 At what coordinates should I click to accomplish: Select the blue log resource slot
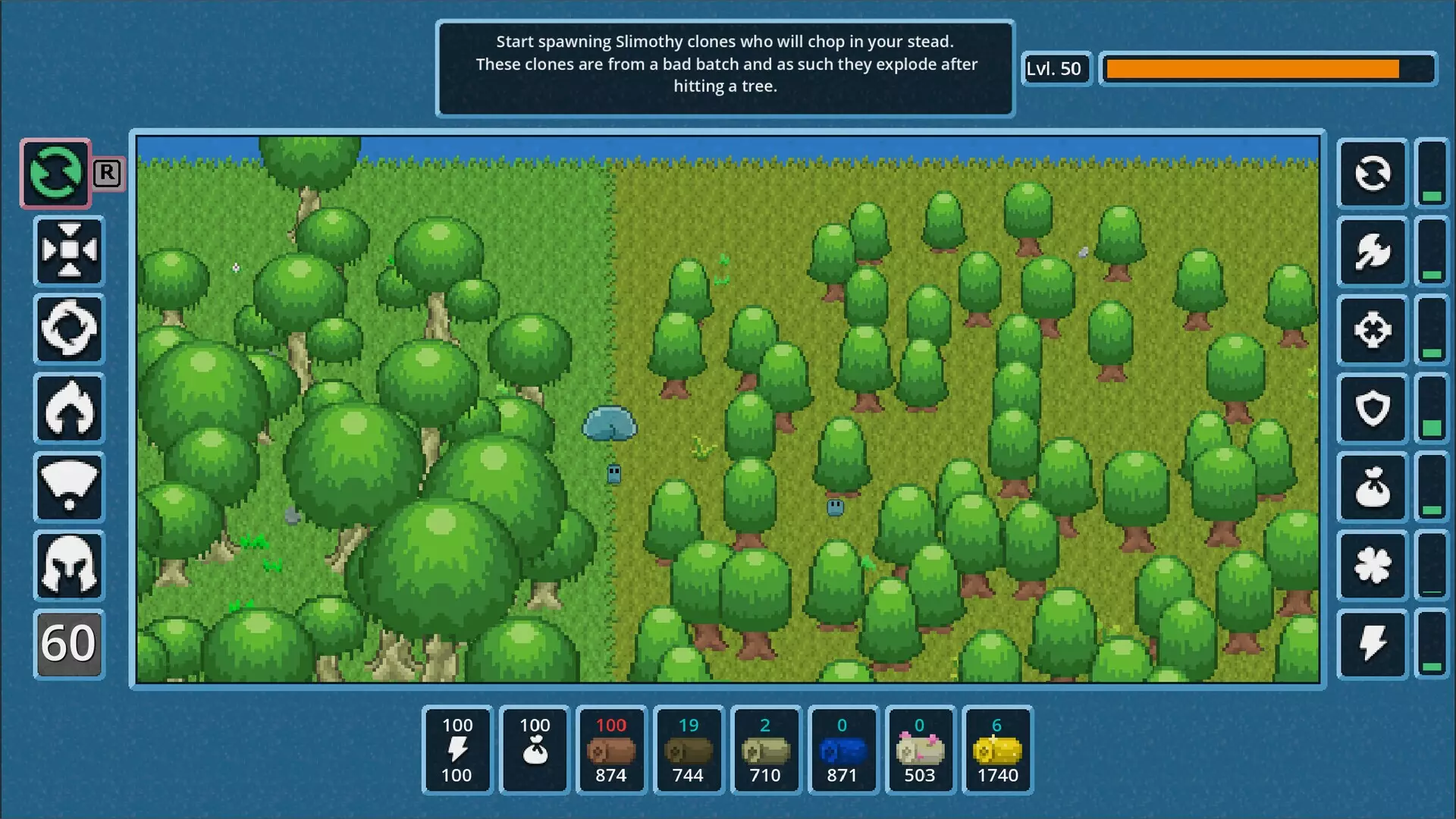coord(843,750)
